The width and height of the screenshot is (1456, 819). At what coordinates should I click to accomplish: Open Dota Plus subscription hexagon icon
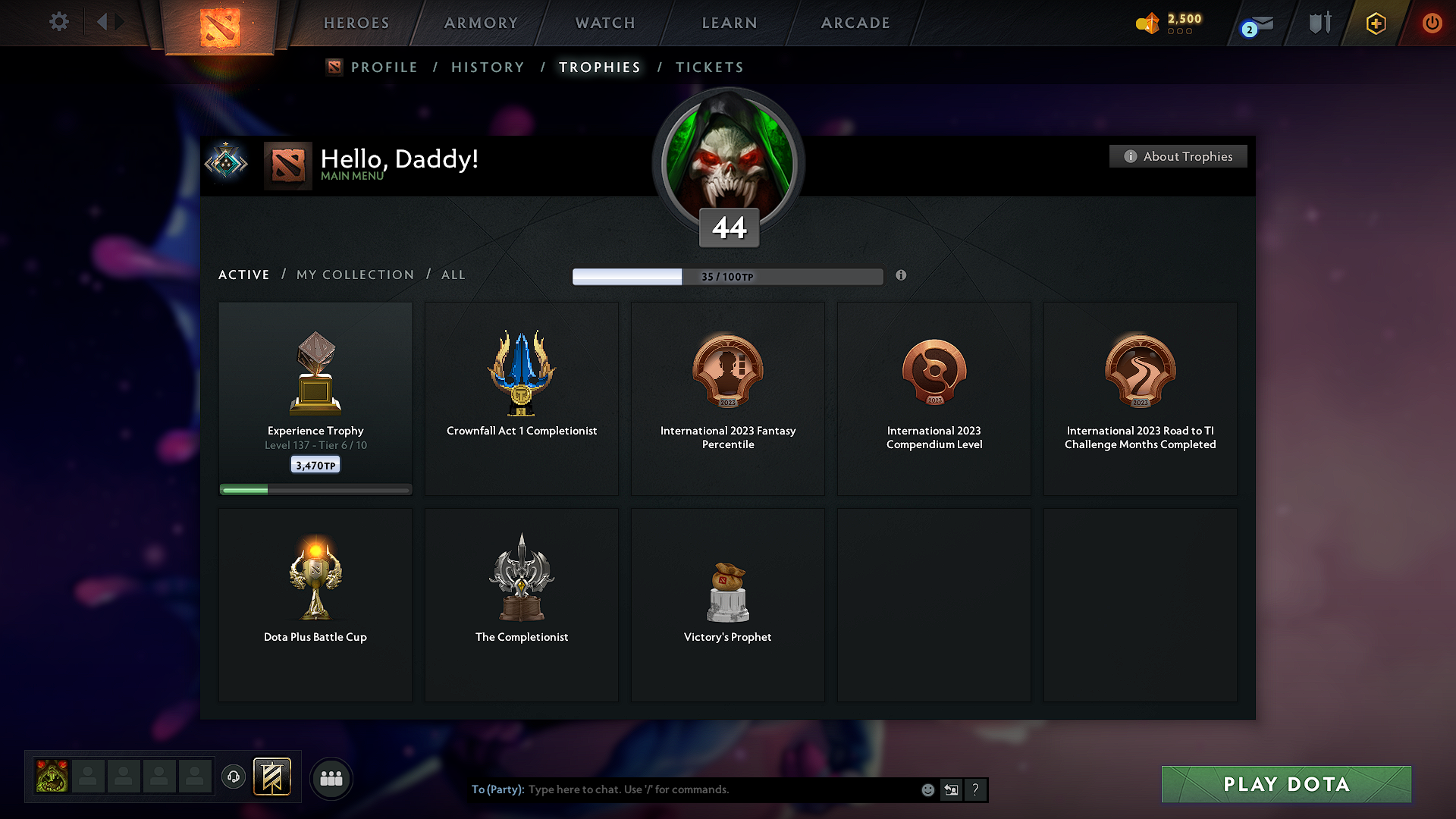tap(1375, 23)
